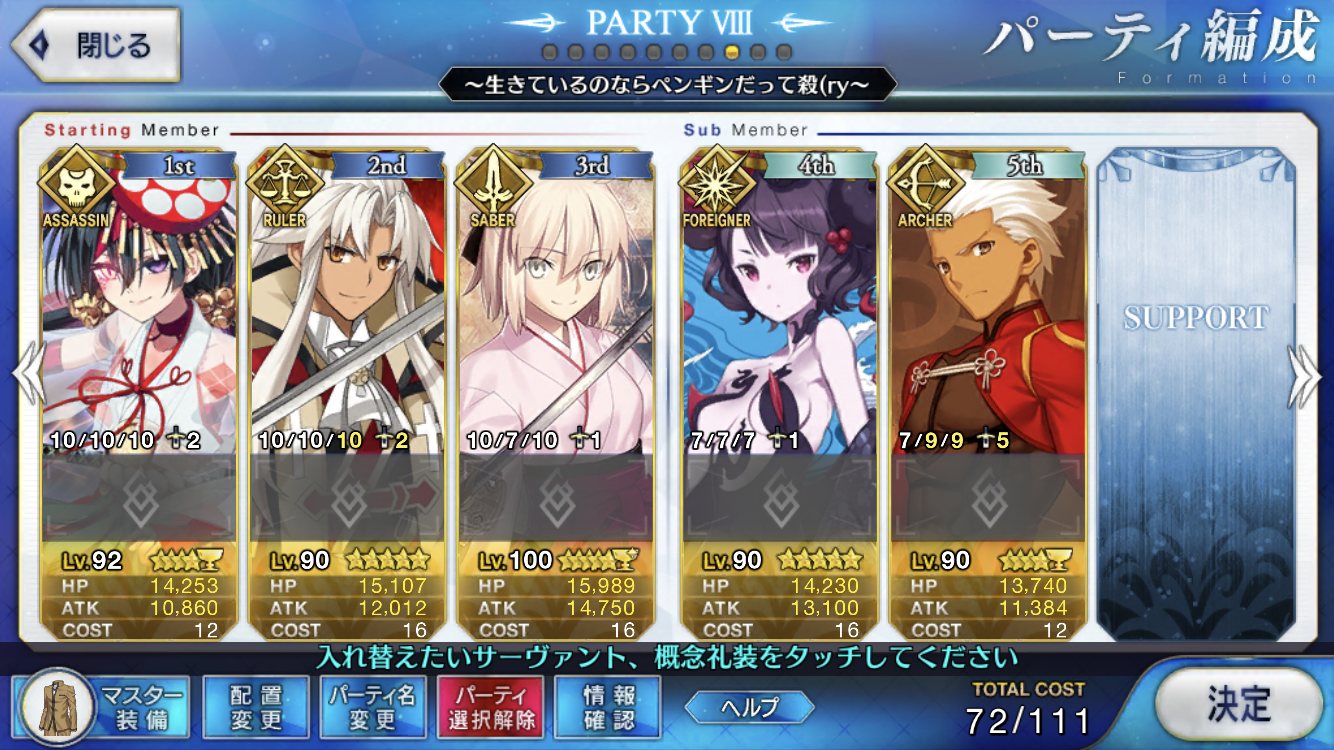The width and height of the screenshot is (1334, 750).
Task: Clear the party via パーティ選択解除
Action: 490,706
